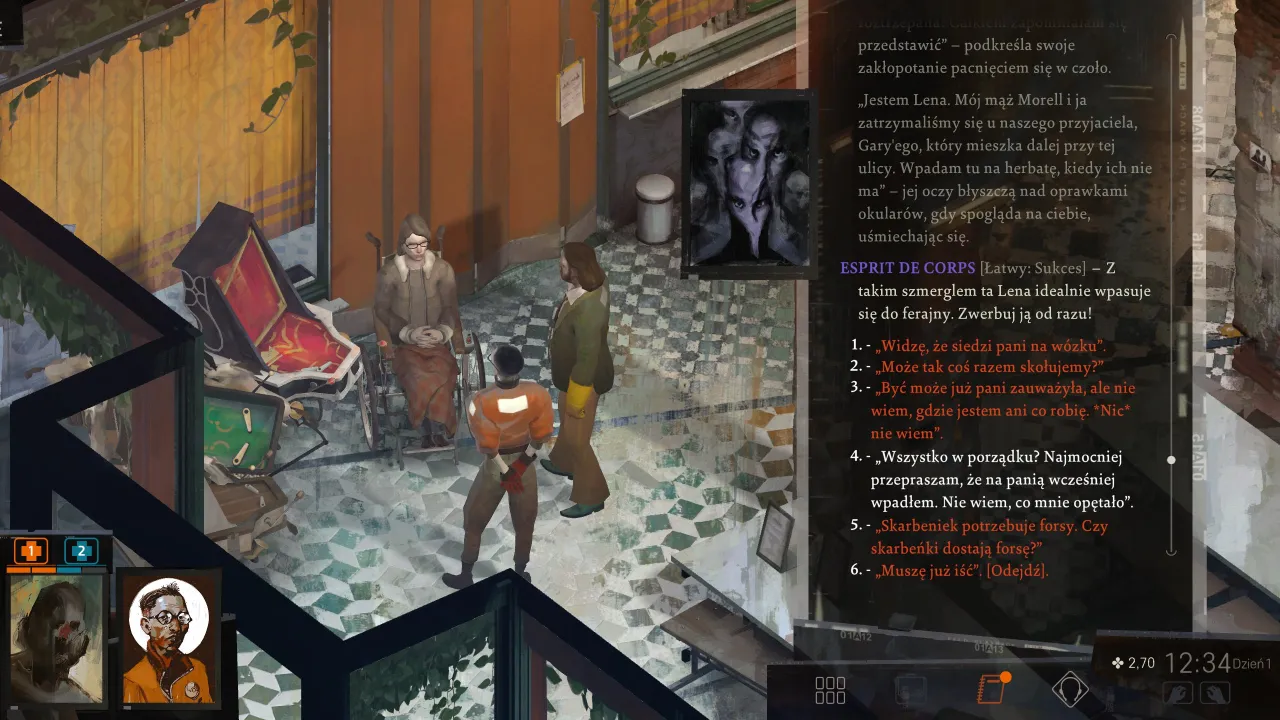The image size is (1280, 720).
Task: Open the six-squares inventory icon
Action: 830,690
